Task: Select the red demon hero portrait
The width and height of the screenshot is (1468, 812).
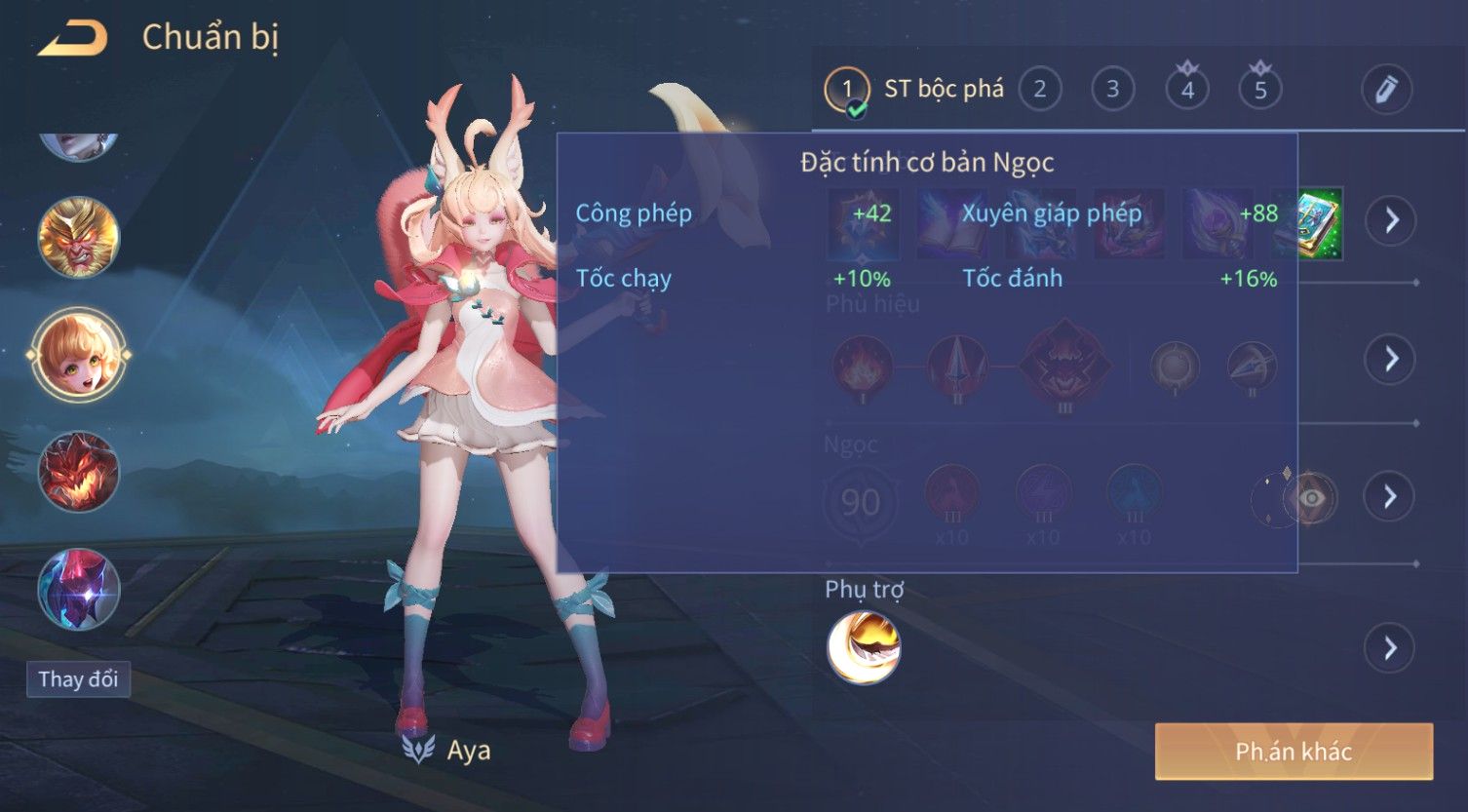Action: 79,472
